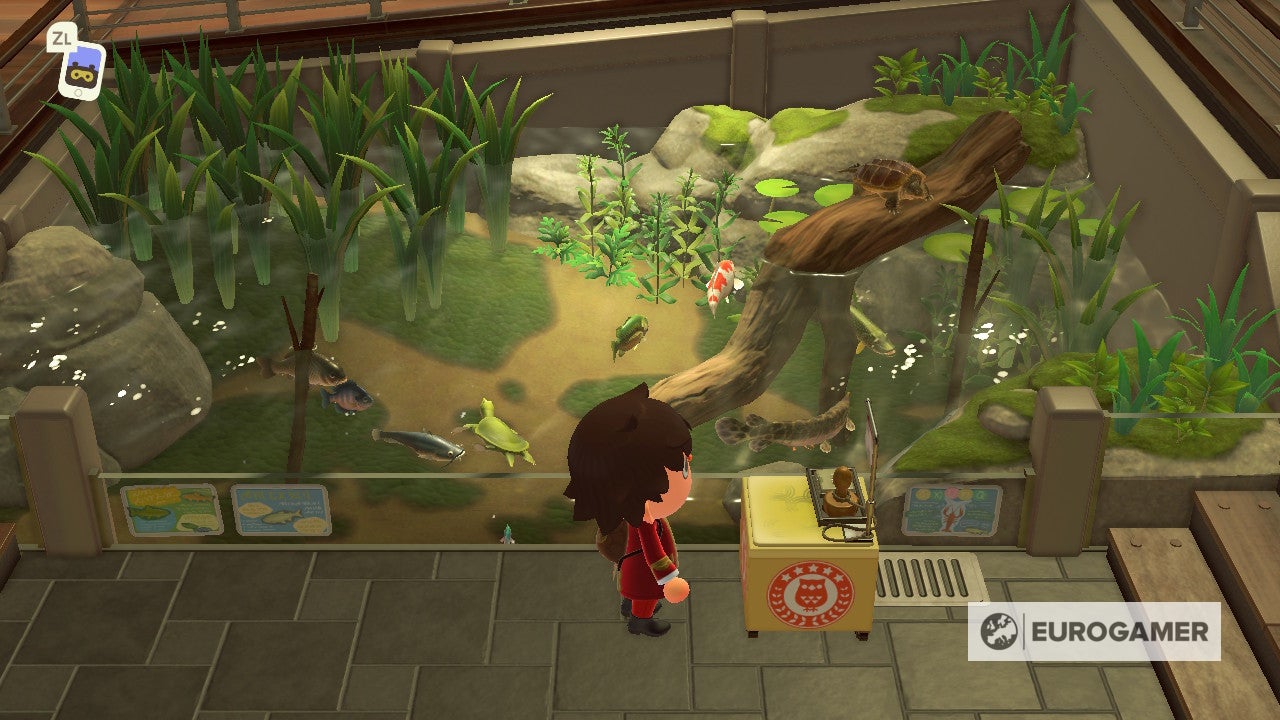Click the green fish on the left info plaque
The image size is (1280, 720).
click(150, 513)
